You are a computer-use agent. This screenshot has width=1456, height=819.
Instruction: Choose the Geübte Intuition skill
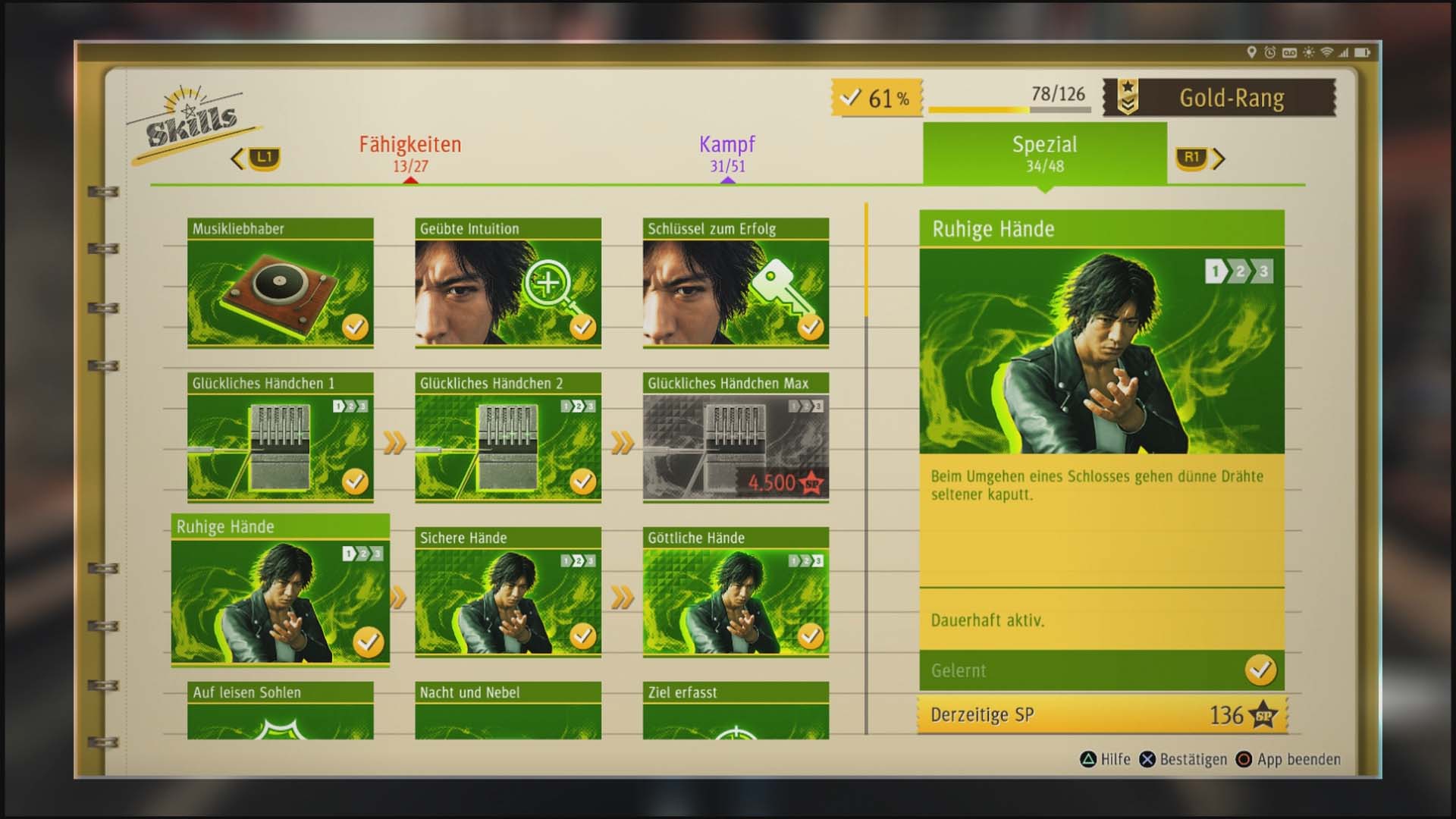[x=507, y=283]
